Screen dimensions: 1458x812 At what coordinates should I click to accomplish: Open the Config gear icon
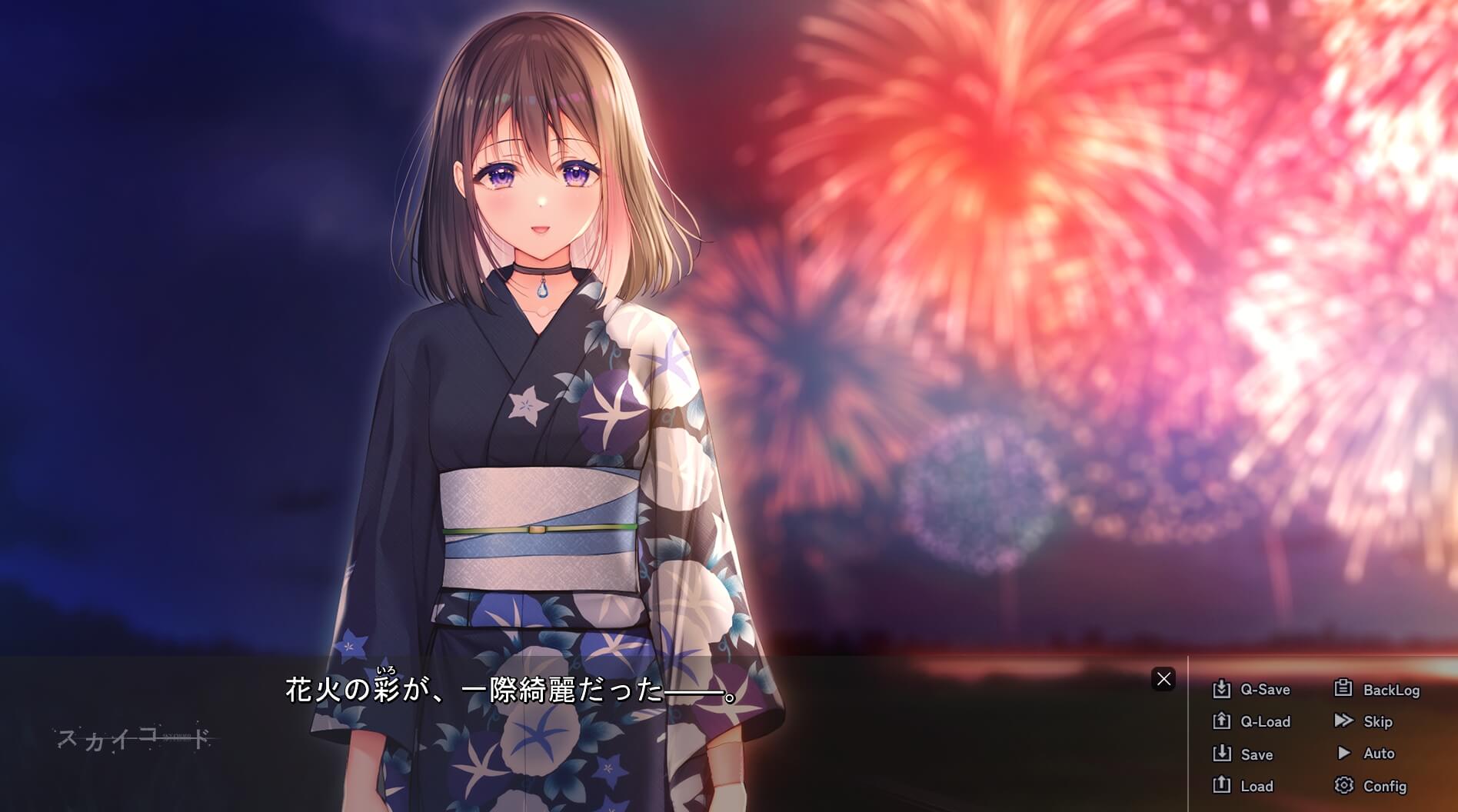[1344, 787]
